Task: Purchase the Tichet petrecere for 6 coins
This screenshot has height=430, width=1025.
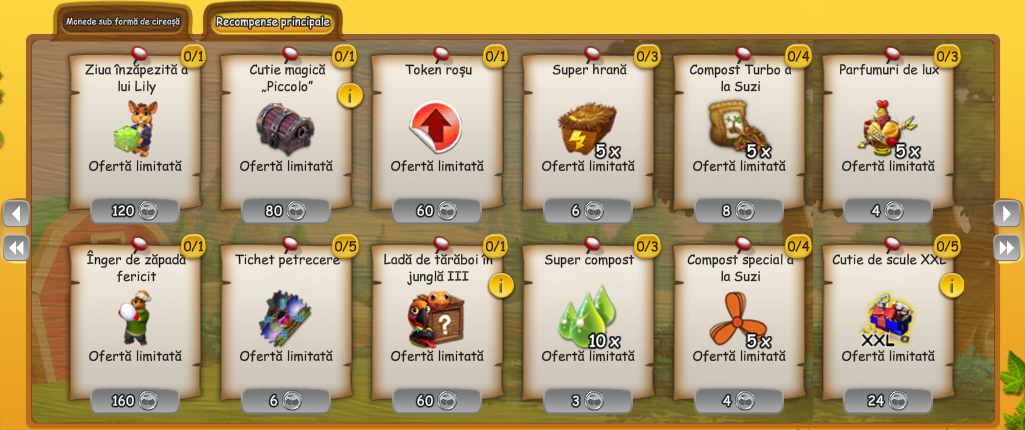Action: coord(286,401)
